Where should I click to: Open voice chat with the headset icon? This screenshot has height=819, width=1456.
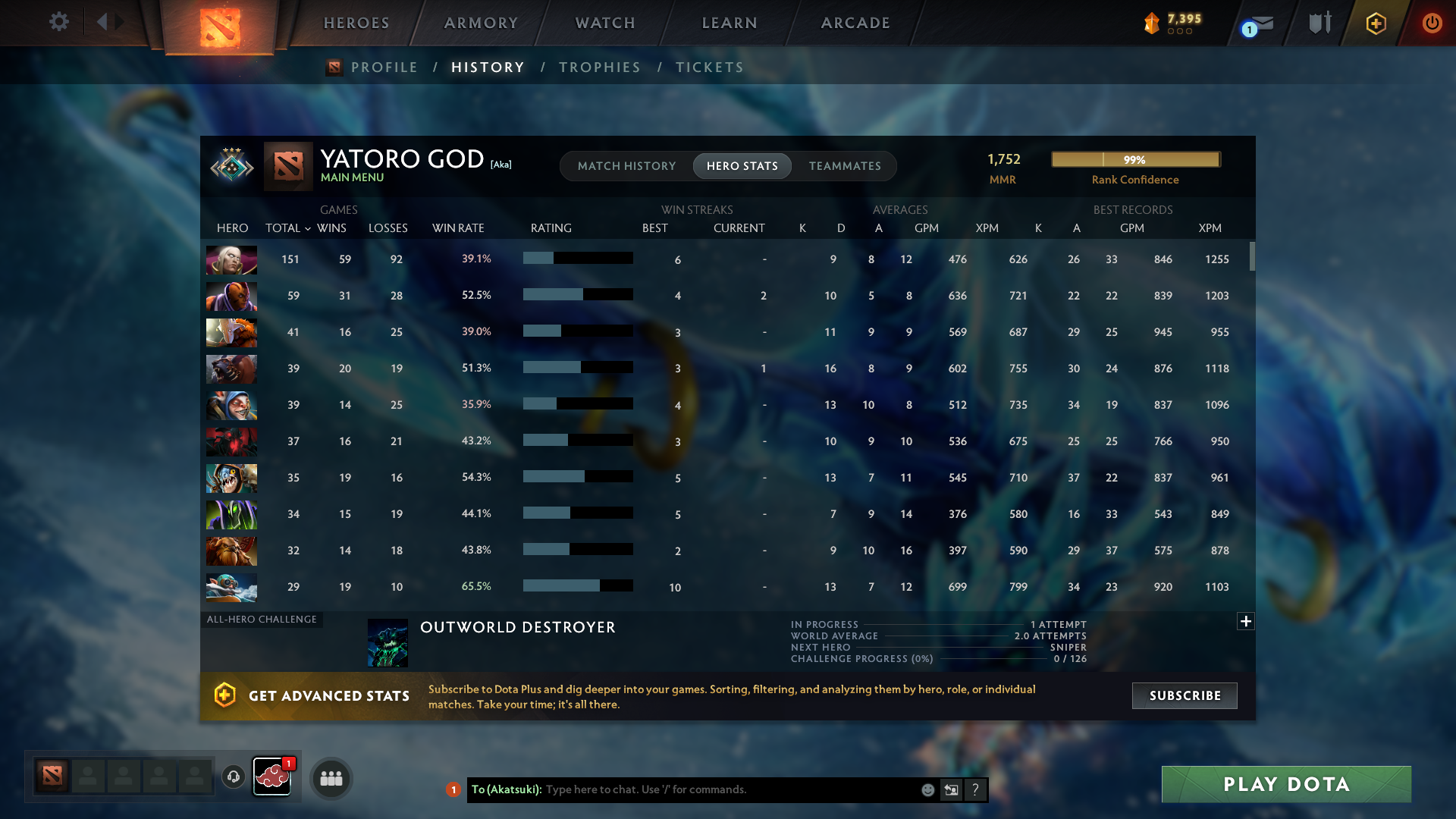click(233, 777)
